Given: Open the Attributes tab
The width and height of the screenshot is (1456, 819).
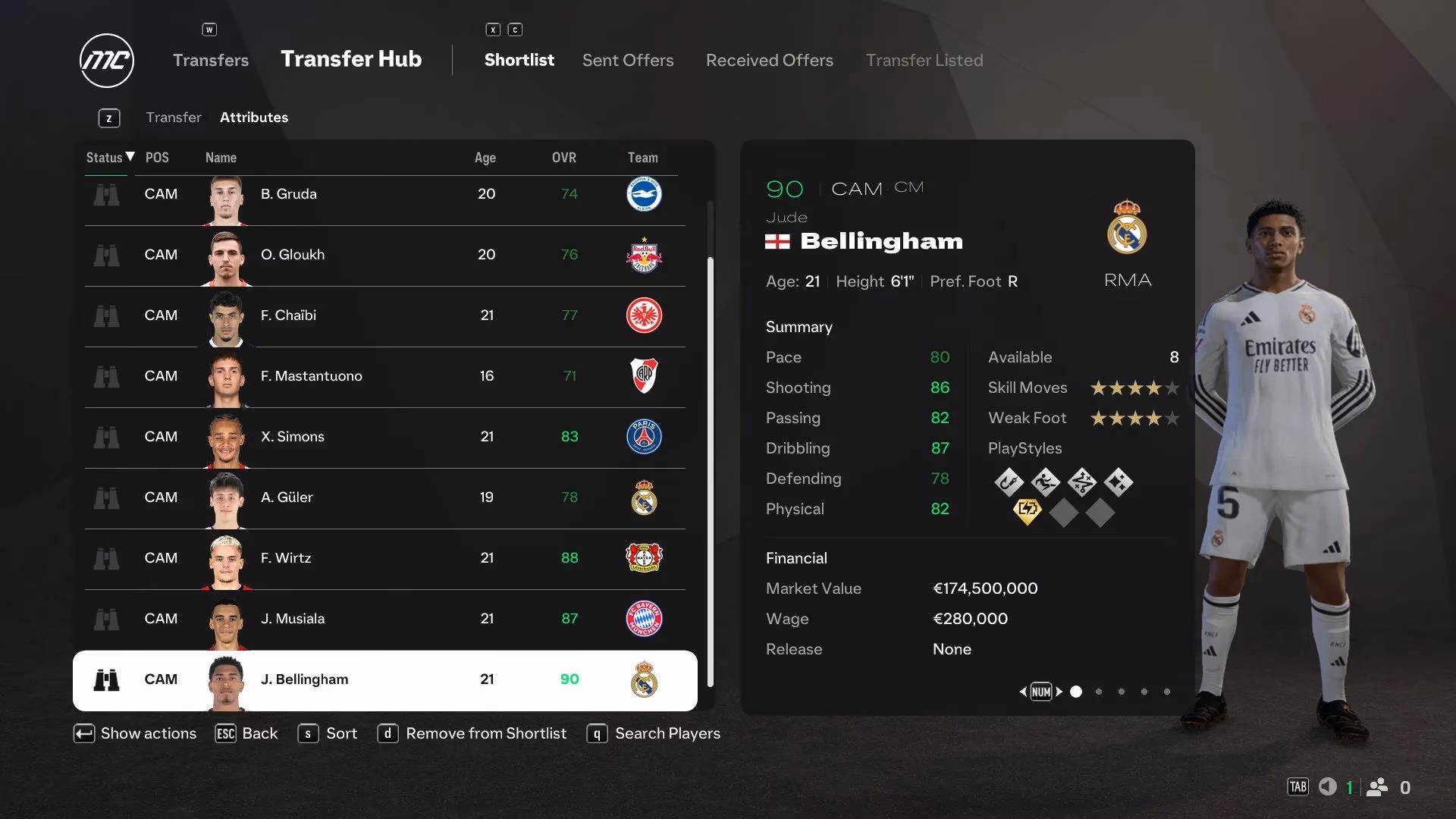Looking at the screenshot, I should [253, 117].
